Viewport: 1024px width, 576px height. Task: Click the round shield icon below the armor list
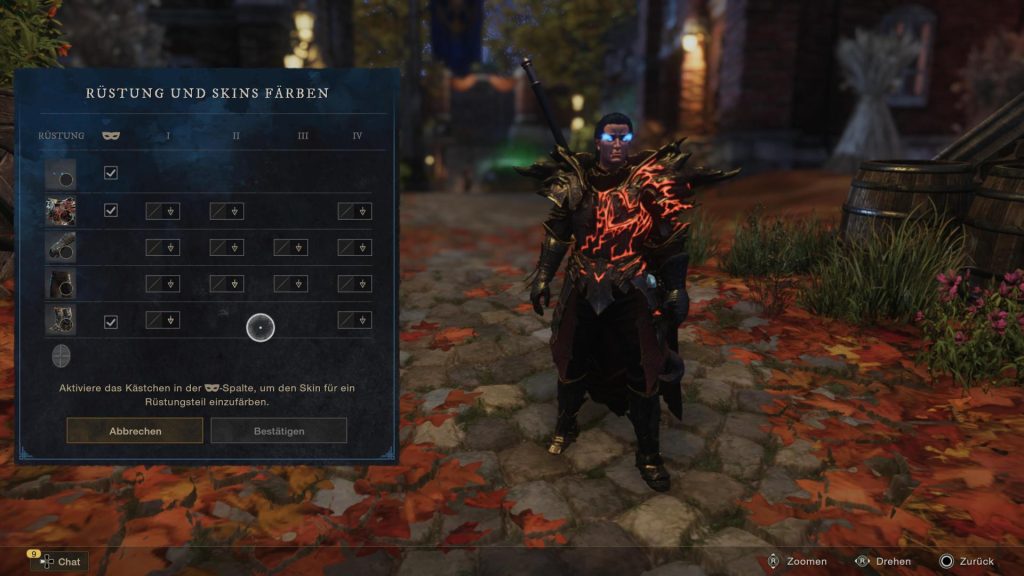[x=61, y=356]
